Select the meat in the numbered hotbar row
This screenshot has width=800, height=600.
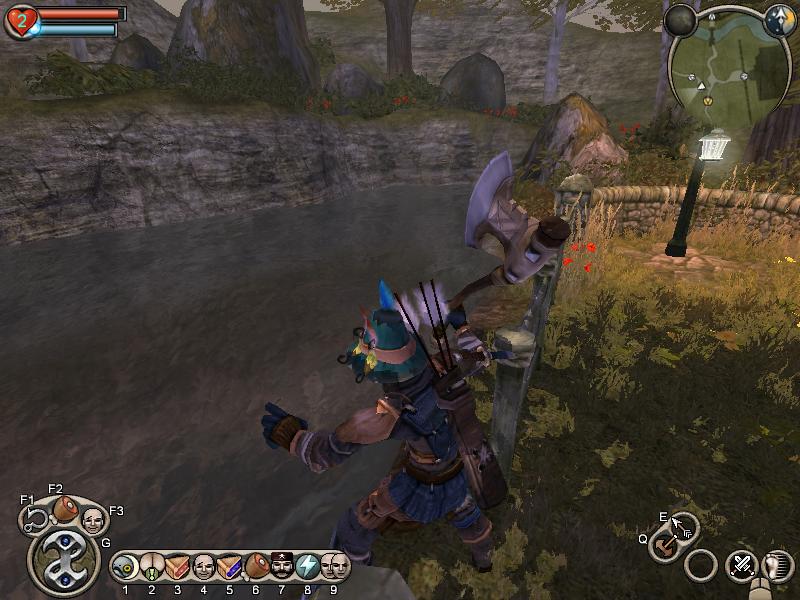(x=256, y=566)
